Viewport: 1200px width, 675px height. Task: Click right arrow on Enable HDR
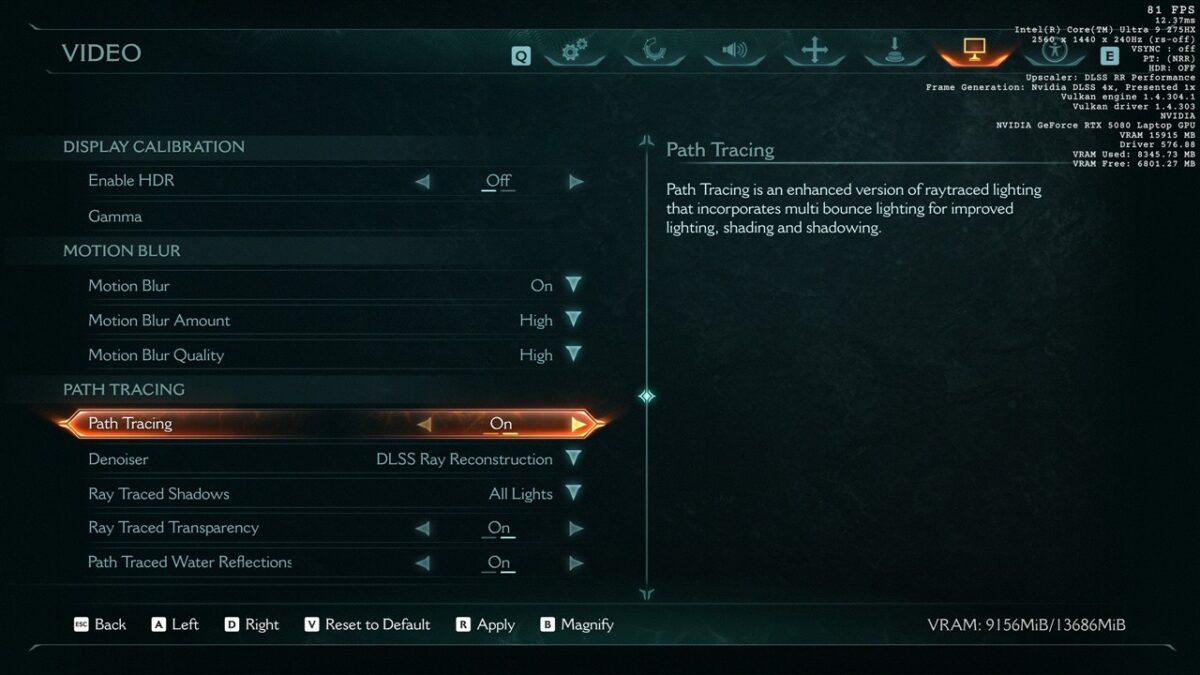576,182
